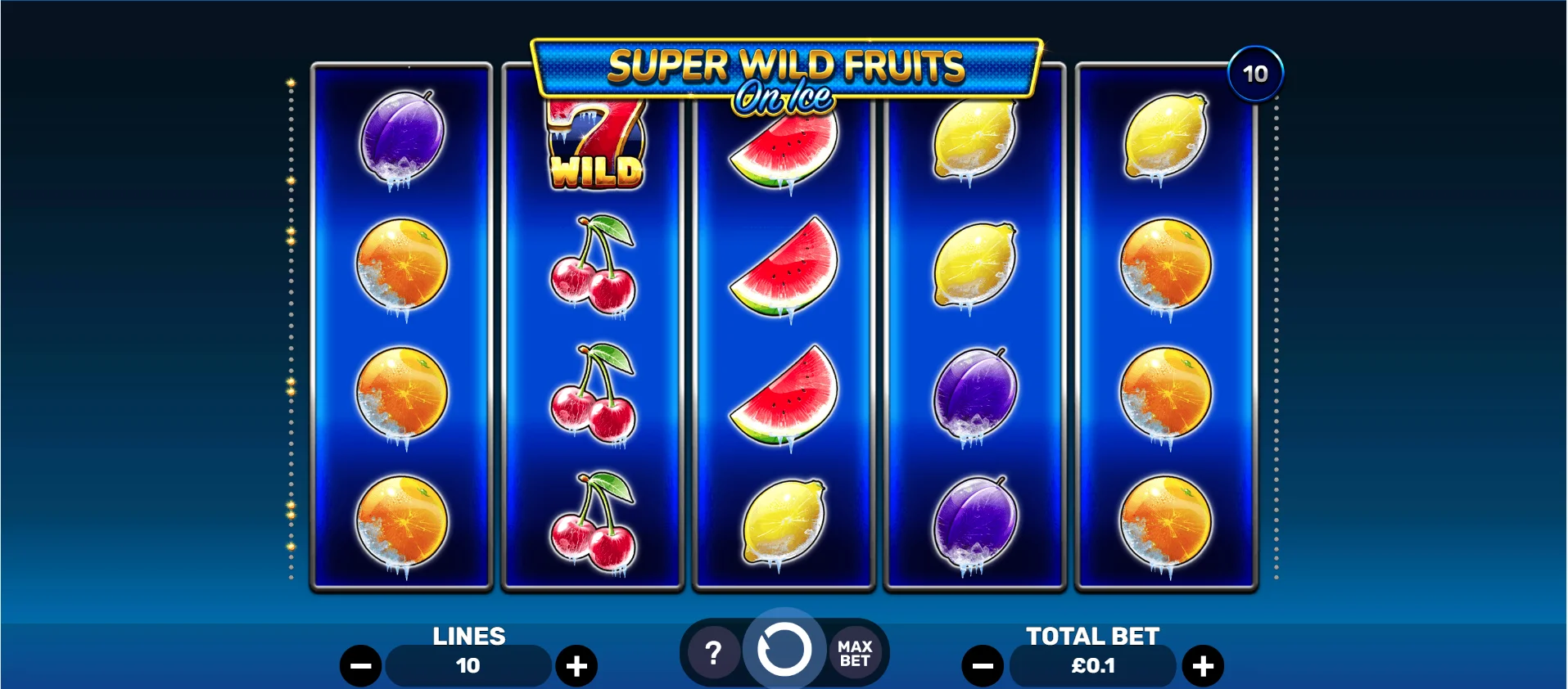Image resolution: width=1568 pixels, height=689 pixels.
Task: Raise the total bet amount
Action: [1202, 666]
